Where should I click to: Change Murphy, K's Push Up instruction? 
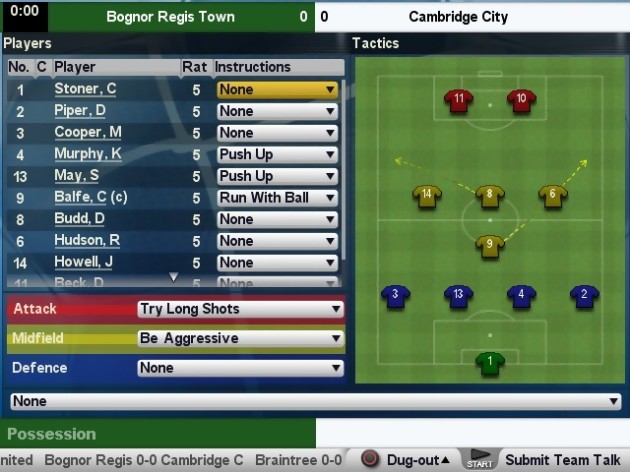click(x=277, y=155)
